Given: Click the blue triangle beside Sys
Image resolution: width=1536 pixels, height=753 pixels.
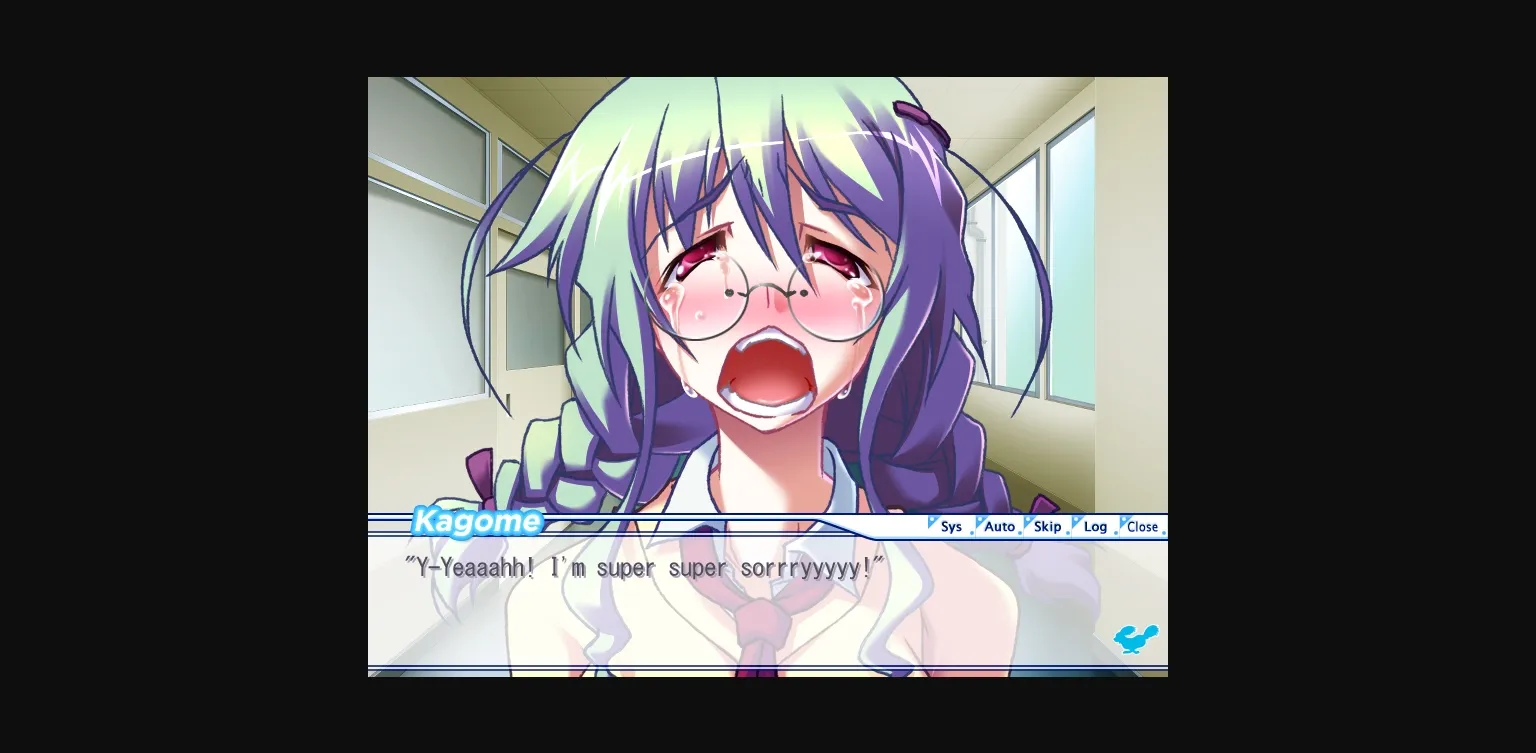Looking at the screenshot, I should [x=933, y=522].
